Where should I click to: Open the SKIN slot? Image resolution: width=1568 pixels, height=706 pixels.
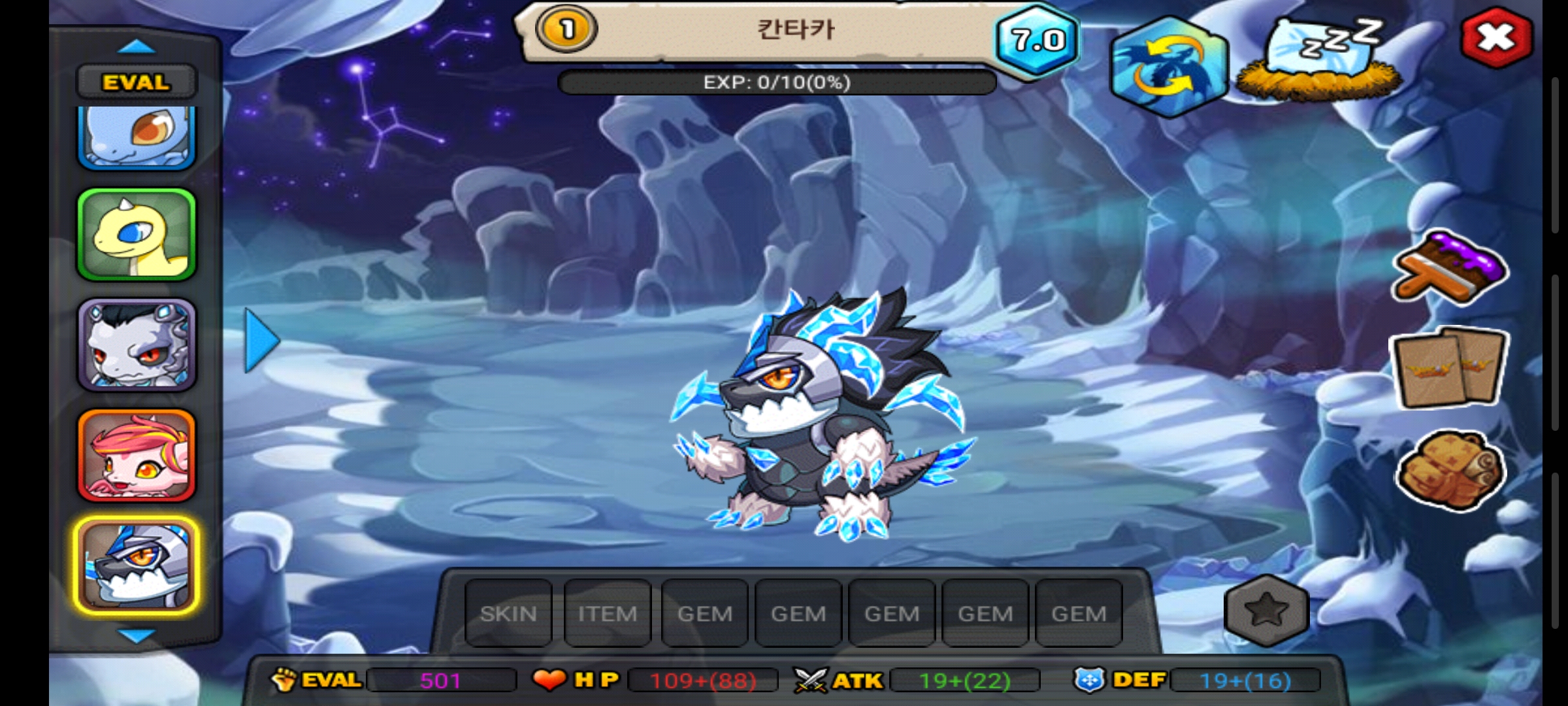tap(508, 613)
